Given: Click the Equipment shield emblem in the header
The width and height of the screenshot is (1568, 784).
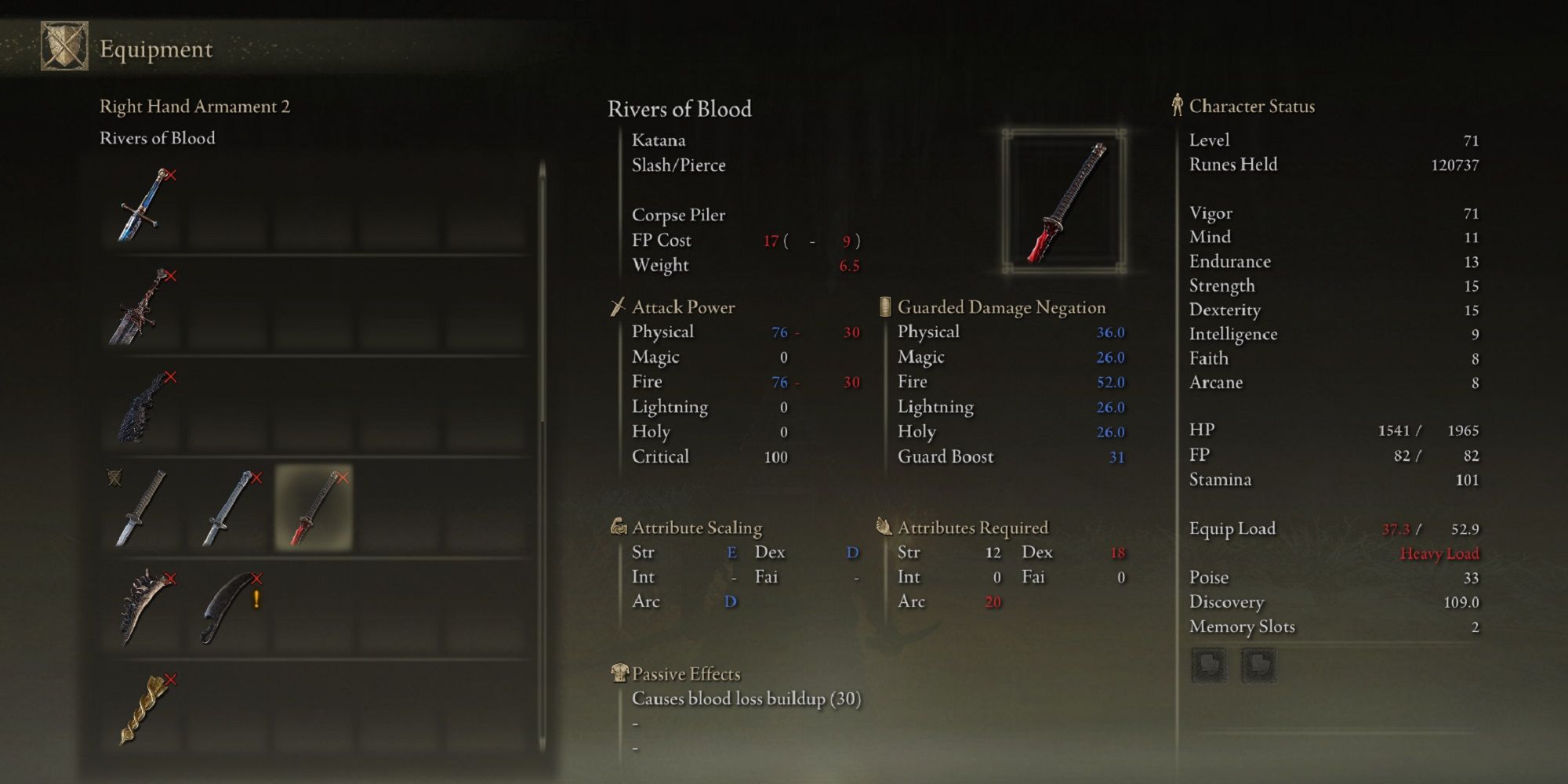Looking at the screenshot, I should point(64,49).
